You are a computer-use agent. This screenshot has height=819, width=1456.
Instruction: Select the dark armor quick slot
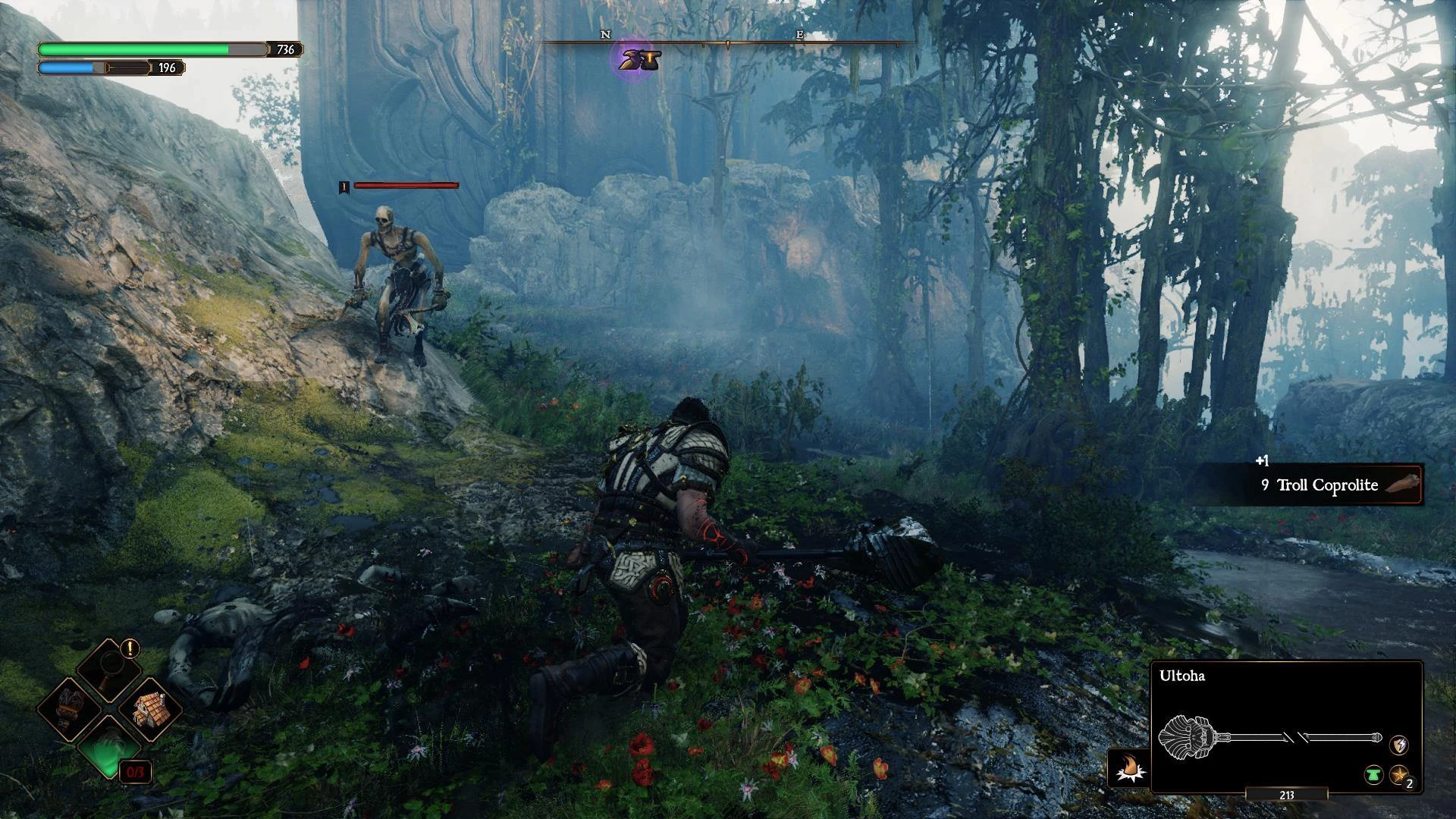(68, 711)
